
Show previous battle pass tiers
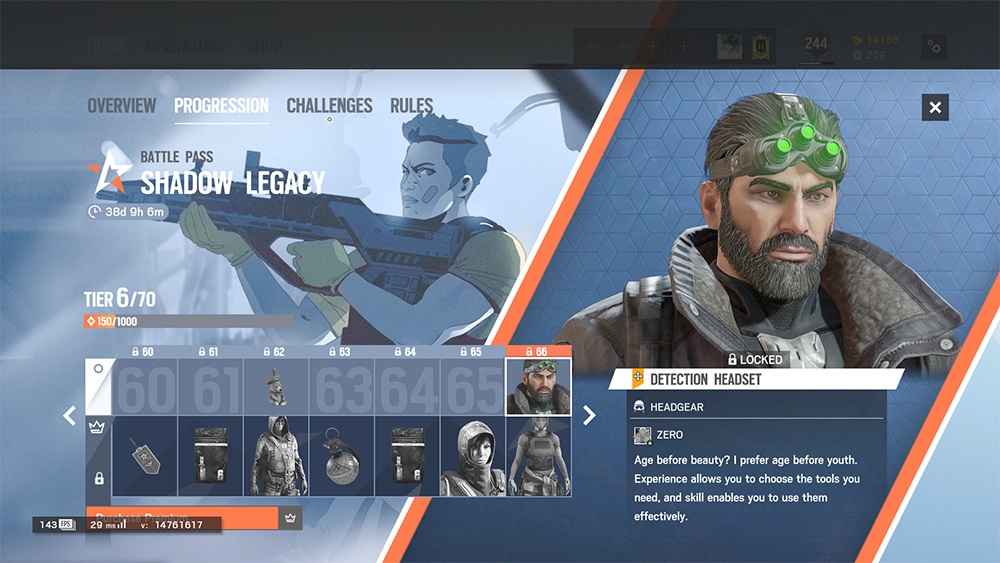[69, 415]
